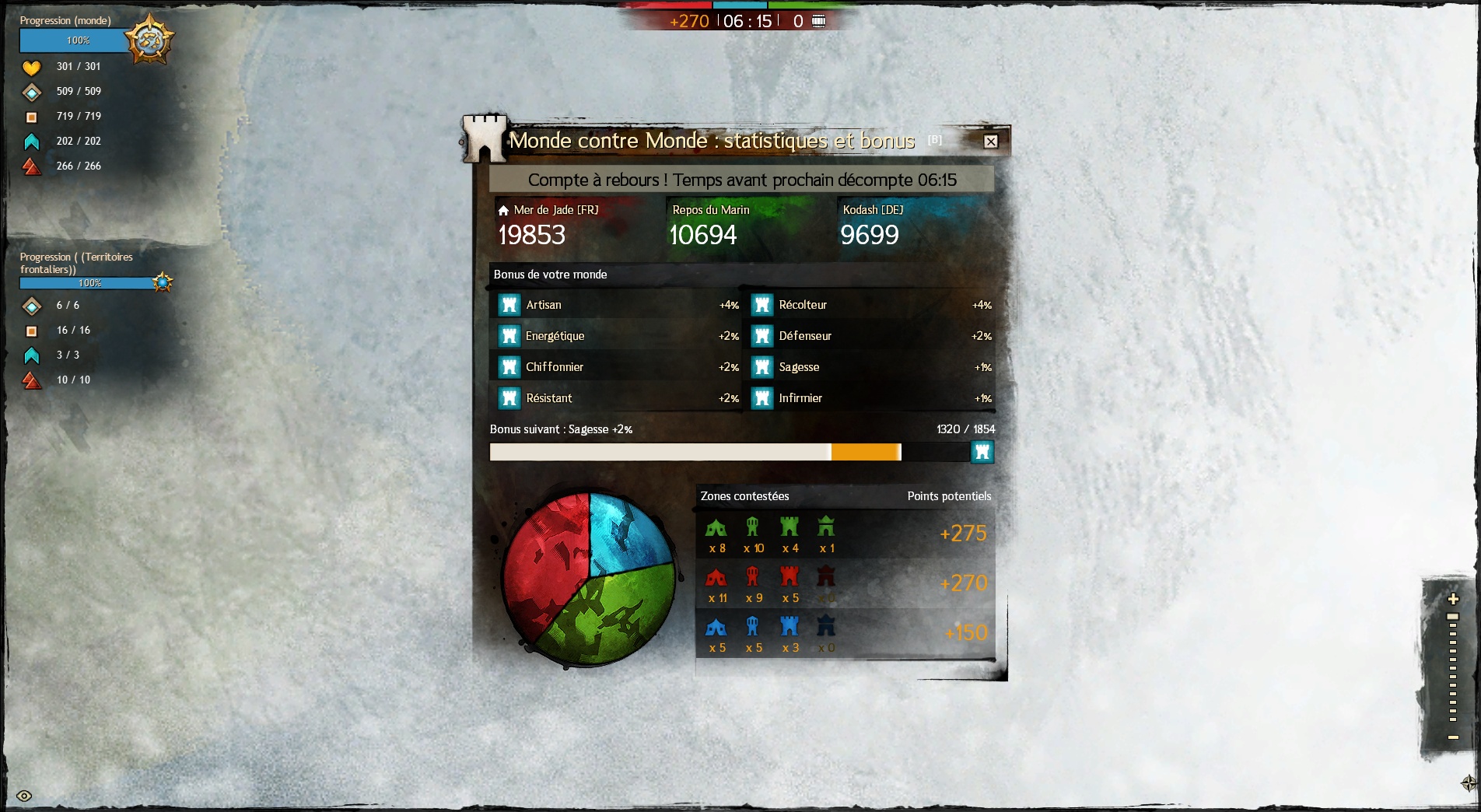
Task: Click the Repos du Marin world score
Action: point(703,235)
